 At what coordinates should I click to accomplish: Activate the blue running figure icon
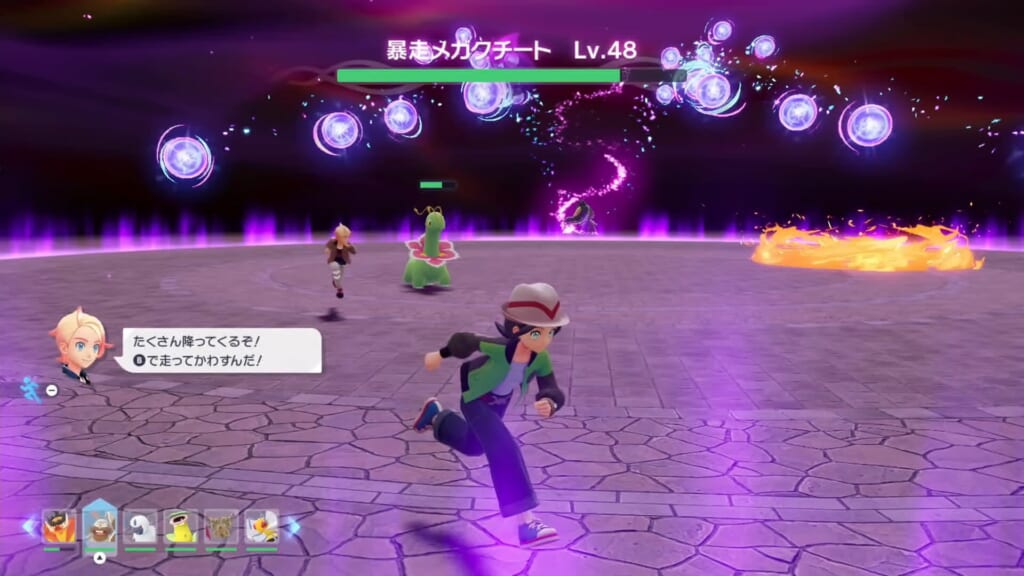31,388
